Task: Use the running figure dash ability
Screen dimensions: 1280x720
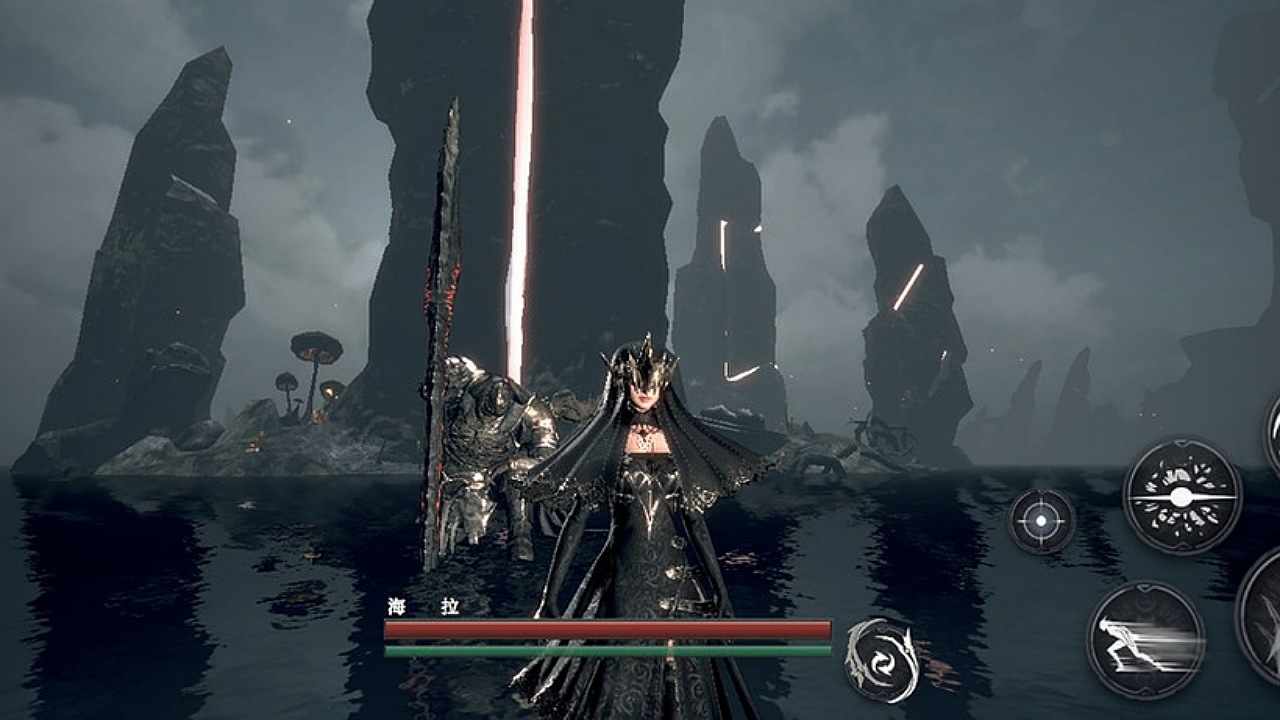Action: (x=1145, y=640)
